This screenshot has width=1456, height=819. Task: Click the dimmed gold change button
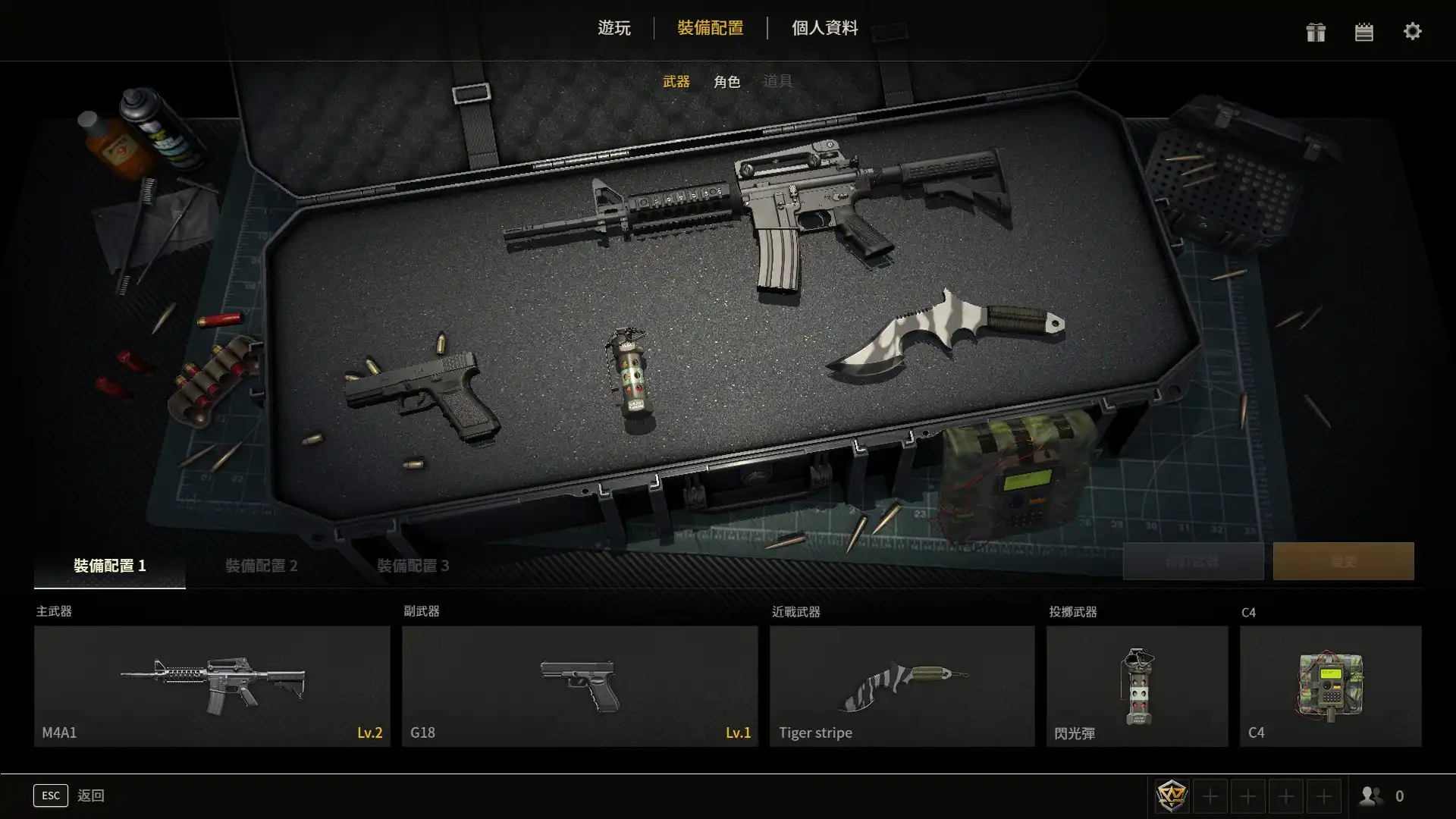tap(1343, 561)
